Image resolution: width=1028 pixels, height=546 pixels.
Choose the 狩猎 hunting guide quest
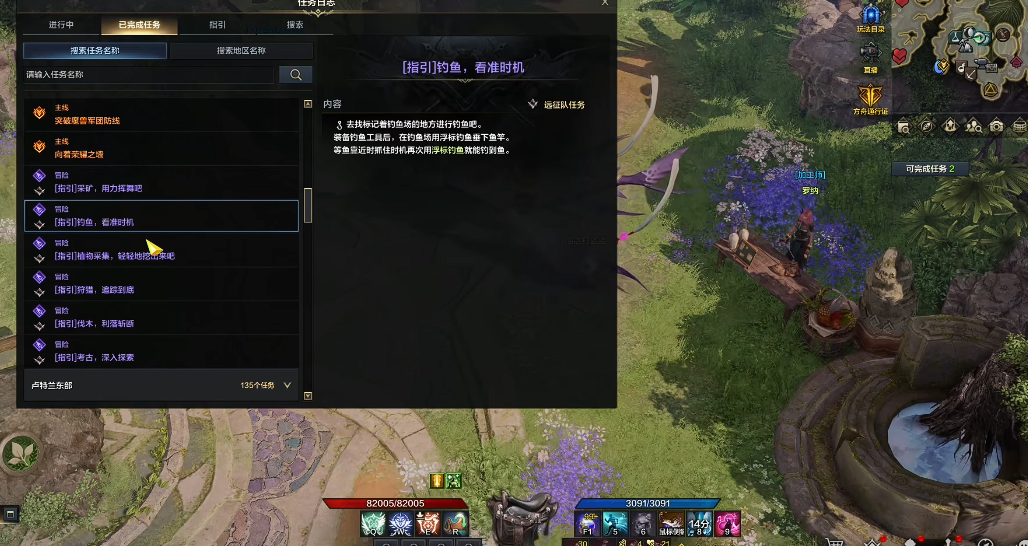(x=160, y=284)
